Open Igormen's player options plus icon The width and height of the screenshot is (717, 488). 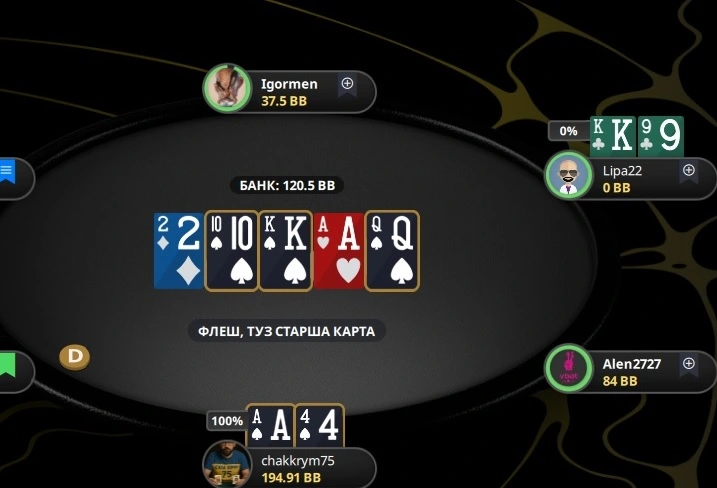(347, 84)
